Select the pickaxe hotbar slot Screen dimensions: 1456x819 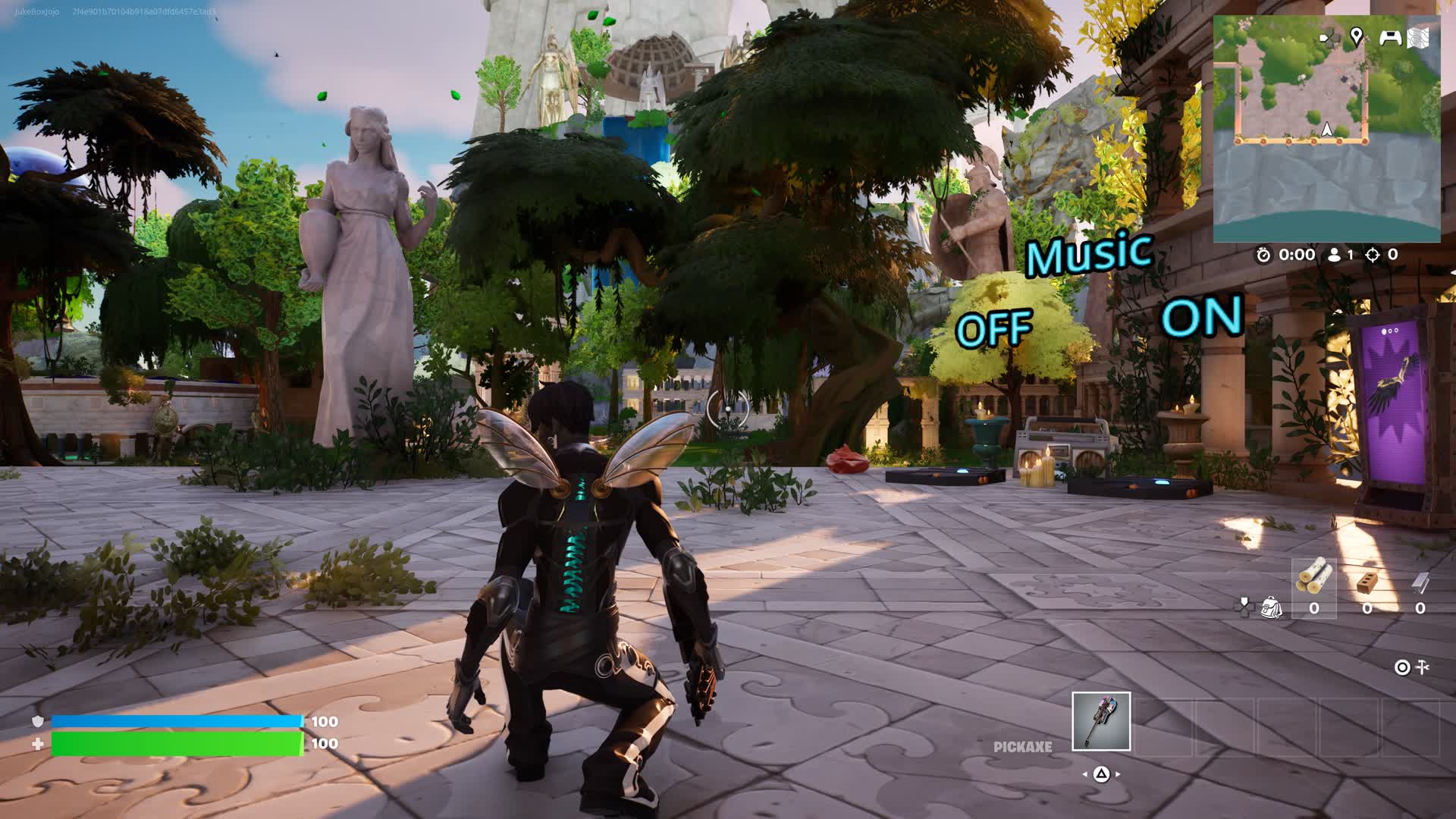pyautogui.click(x=1101, y=721)
